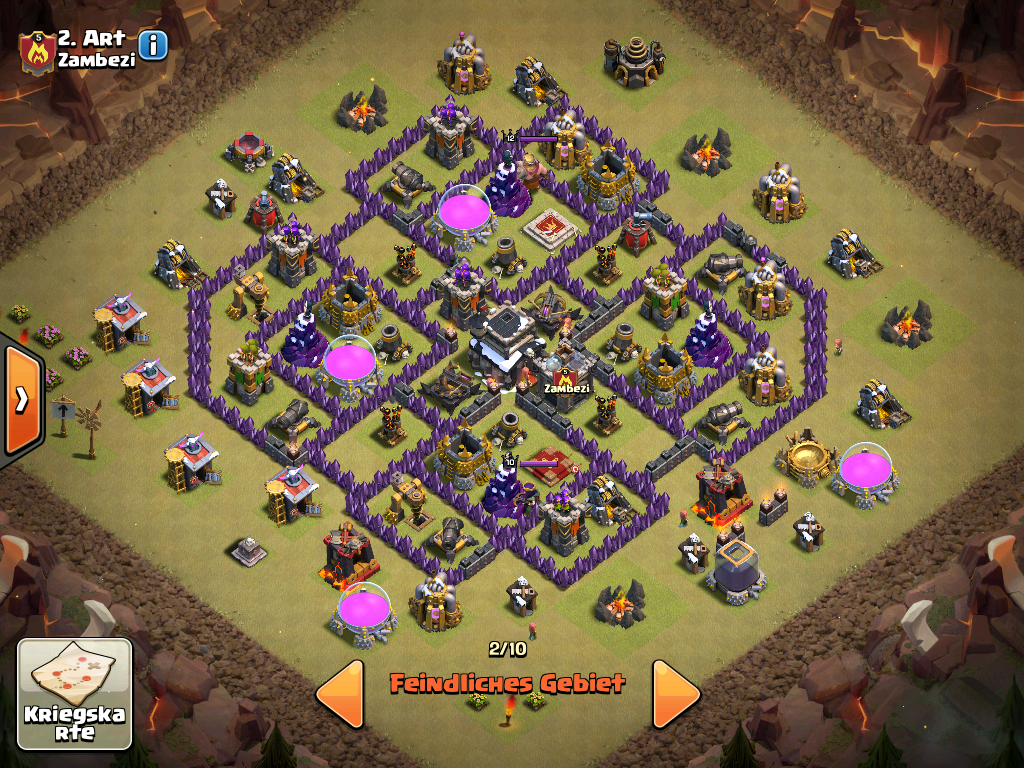Expand the orange side panel arrow
The height and width of the screenshot is (768, 1024).
click(22, 400)
